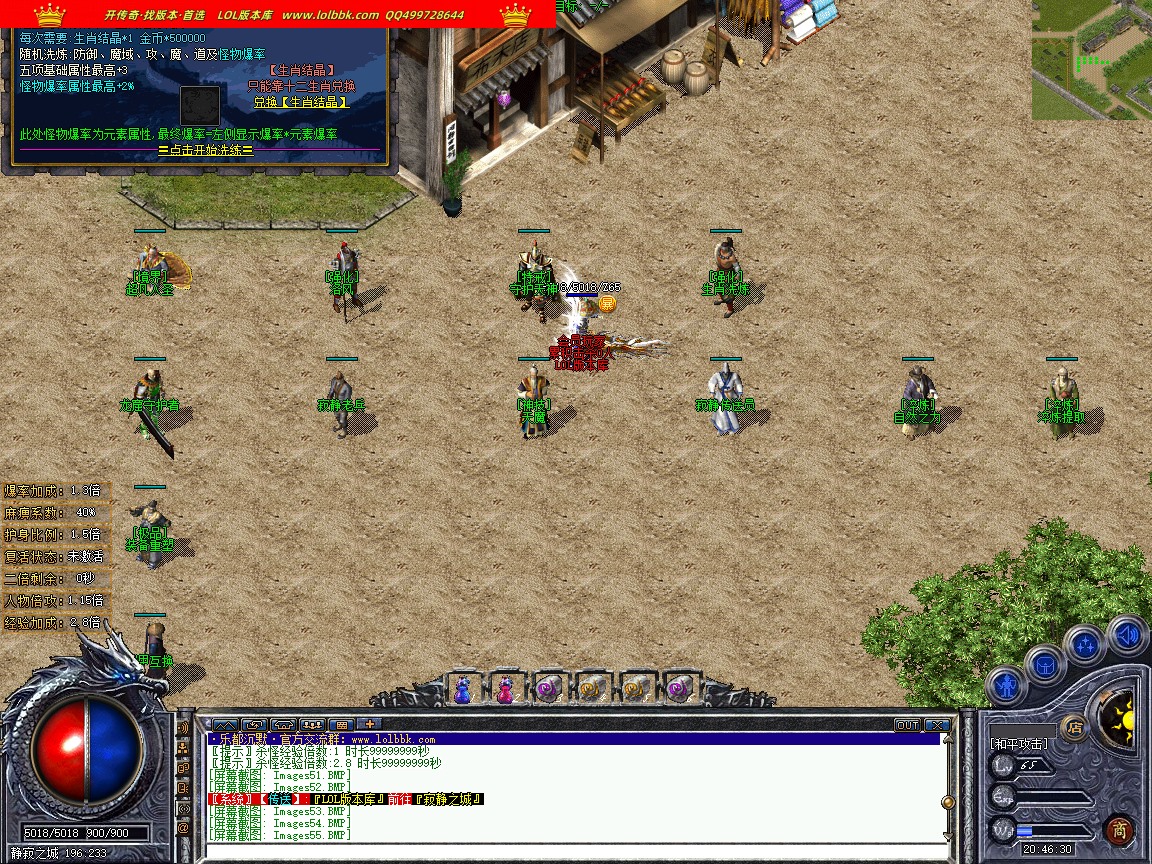The image size is (1152, 864).
Task: Open the bag with the round inventory button
Action: pos(1045,663)
